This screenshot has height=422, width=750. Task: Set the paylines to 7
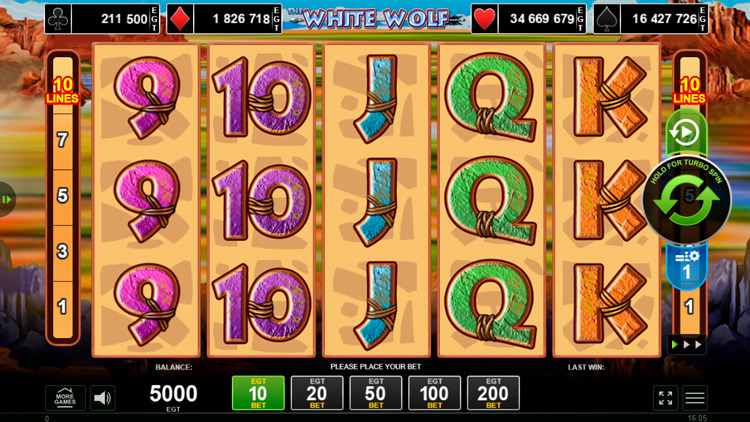click(62, 140)
